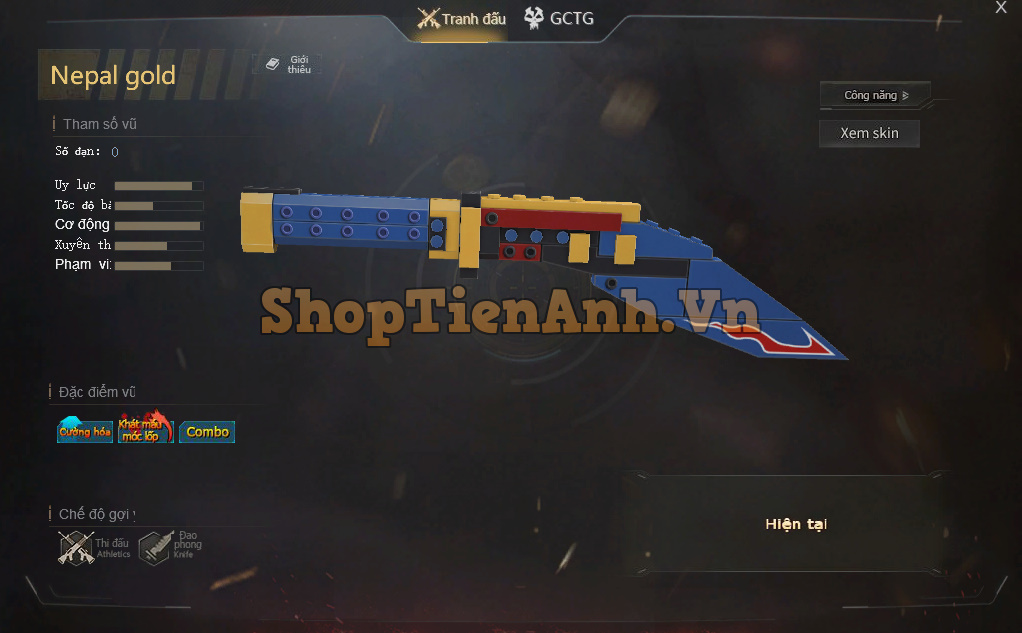
Task: Expand the Công năng button
Action: point(875,96)
